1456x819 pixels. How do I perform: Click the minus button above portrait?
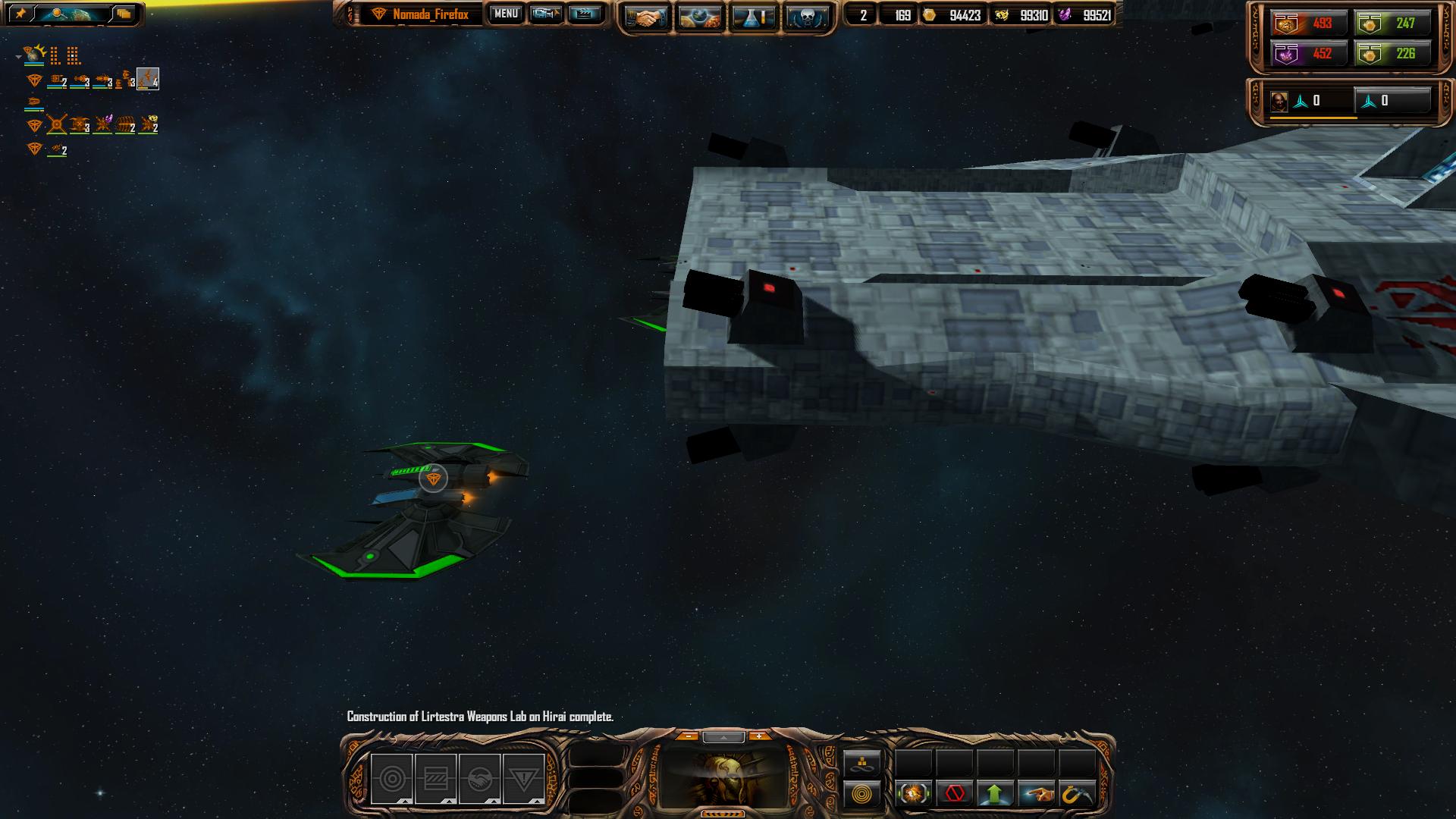687,736
